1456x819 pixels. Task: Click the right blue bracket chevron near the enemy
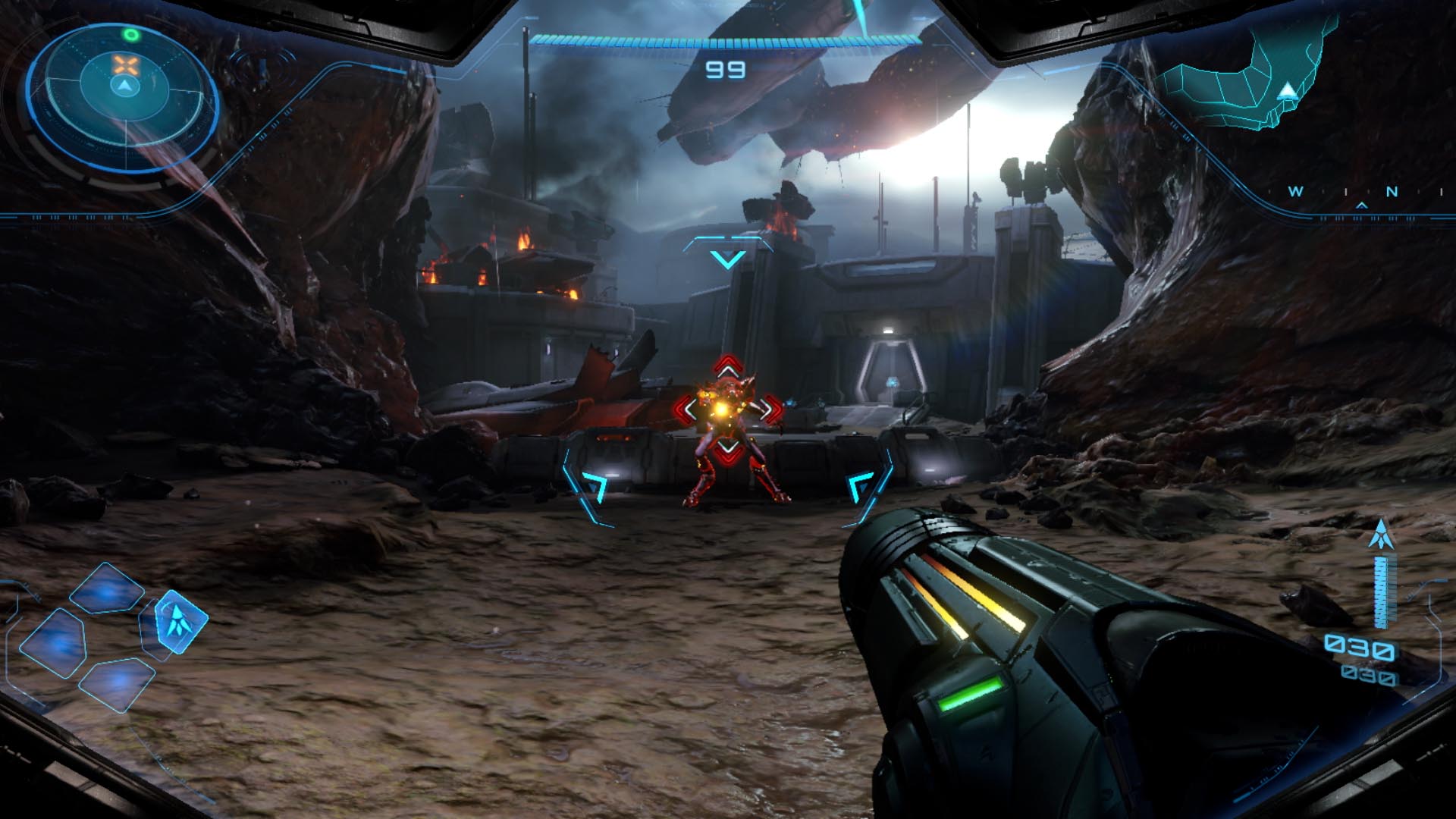pos(858,485)
